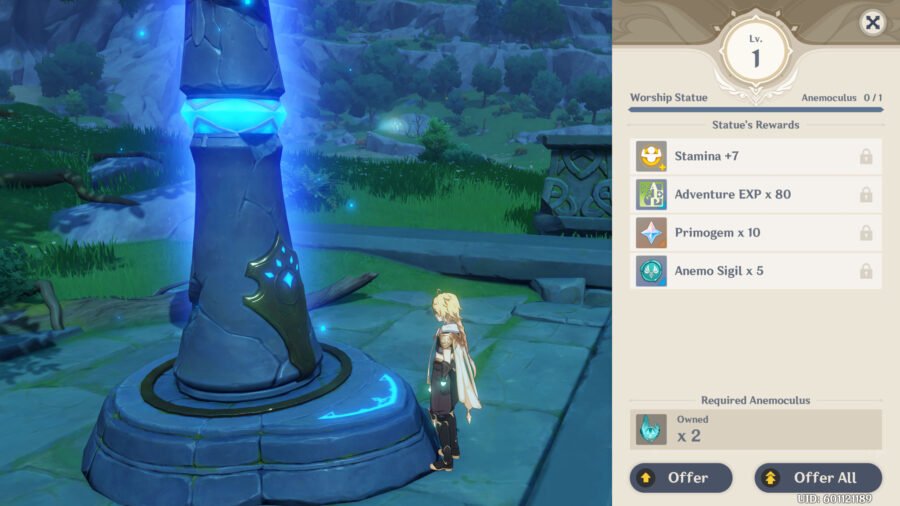Select the Anemo Sigil x 5 reward
The width and height of the screenshot is (900, 506).
click(756, 271)
